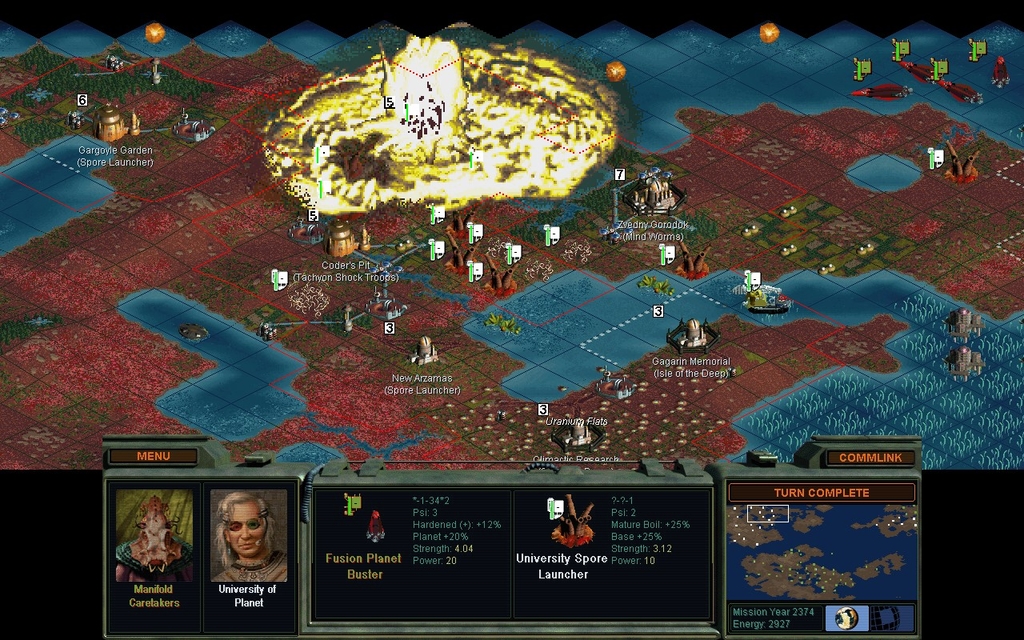
Task: Open the Uranium Flats base
Action: 577,436
